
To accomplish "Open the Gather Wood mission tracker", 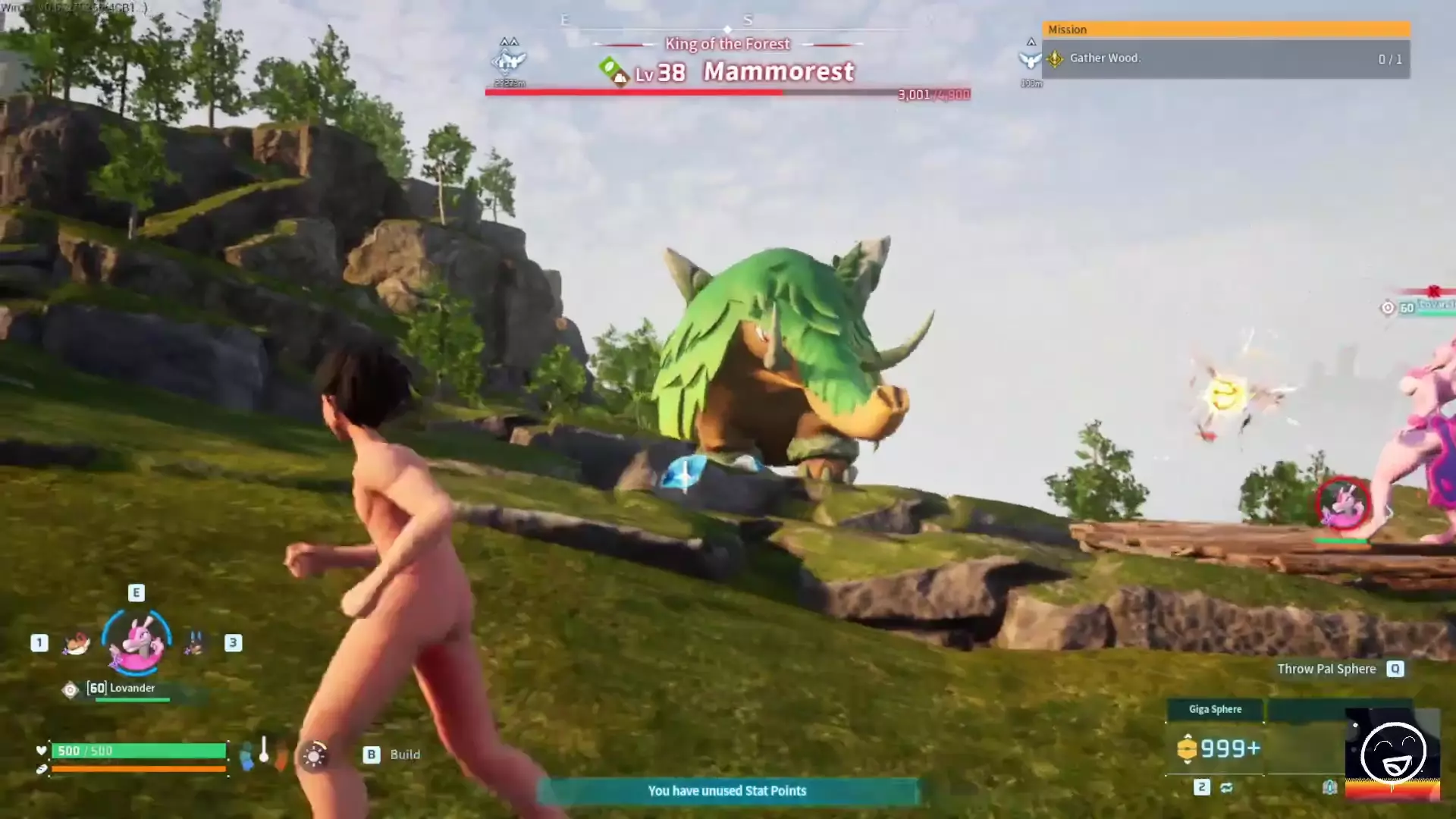I will coord(1225,58).
